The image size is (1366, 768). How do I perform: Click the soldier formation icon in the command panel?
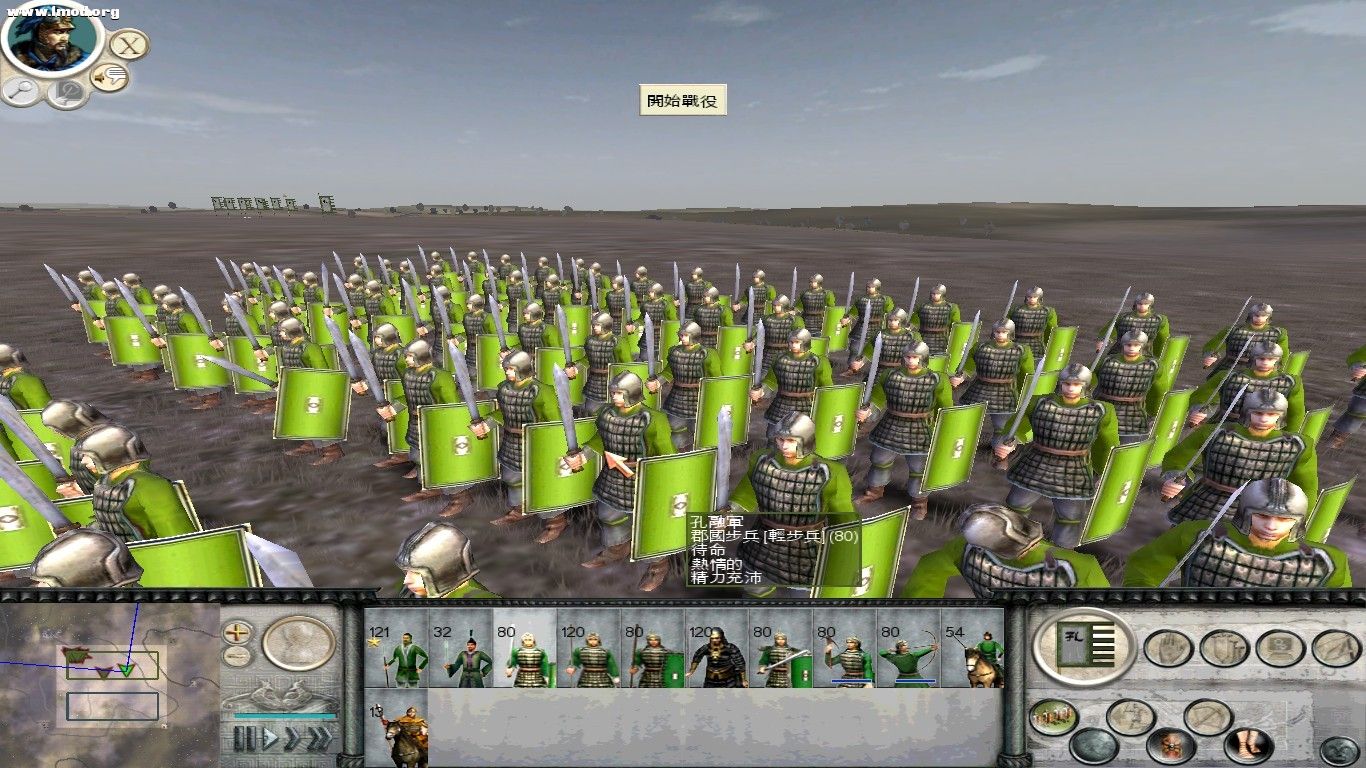click(x=1132, y=717)
